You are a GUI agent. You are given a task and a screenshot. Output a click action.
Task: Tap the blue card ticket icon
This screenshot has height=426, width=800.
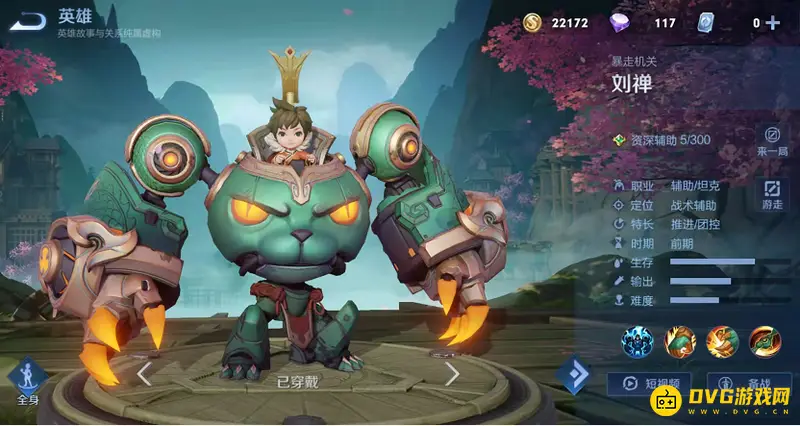(706, 22)
